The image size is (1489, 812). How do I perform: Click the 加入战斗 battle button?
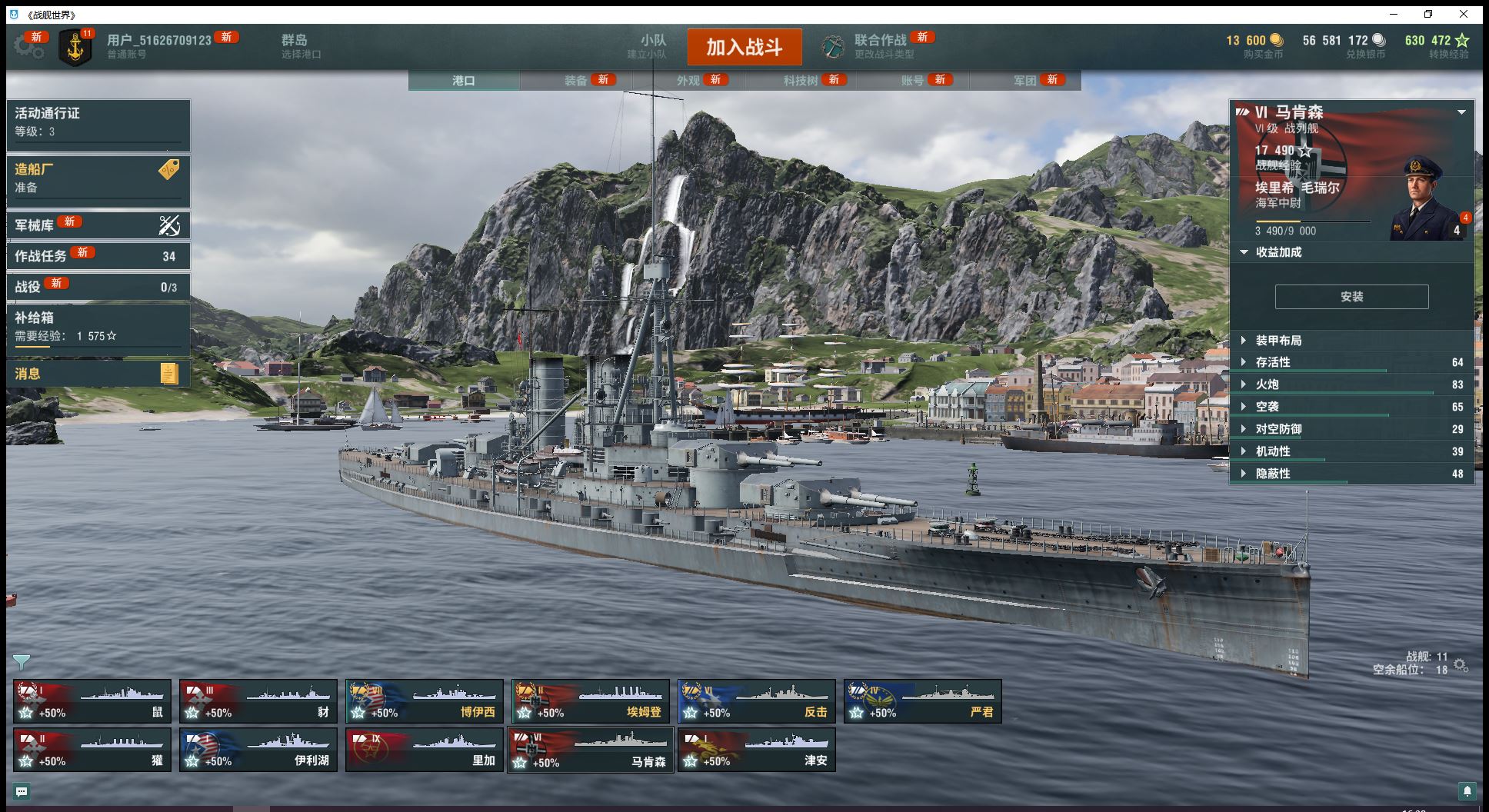(x=744, y=47)
